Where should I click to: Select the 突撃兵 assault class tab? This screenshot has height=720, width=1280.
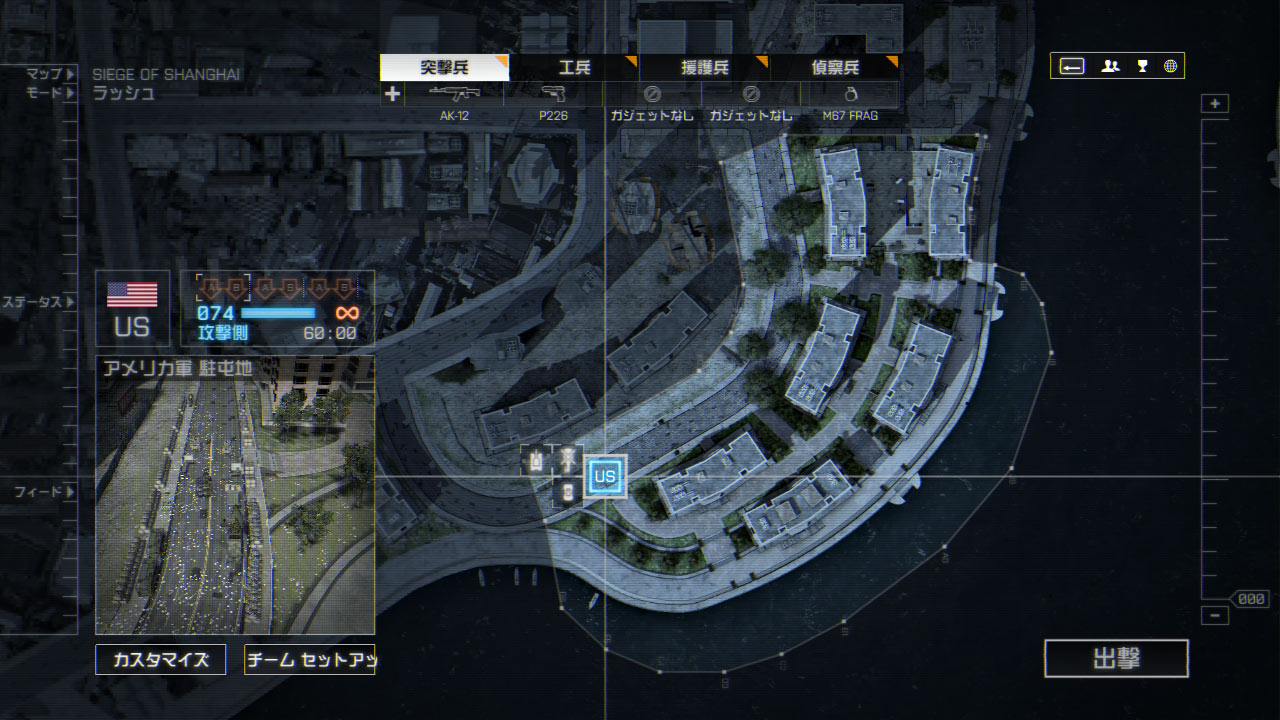pos(444,68)
